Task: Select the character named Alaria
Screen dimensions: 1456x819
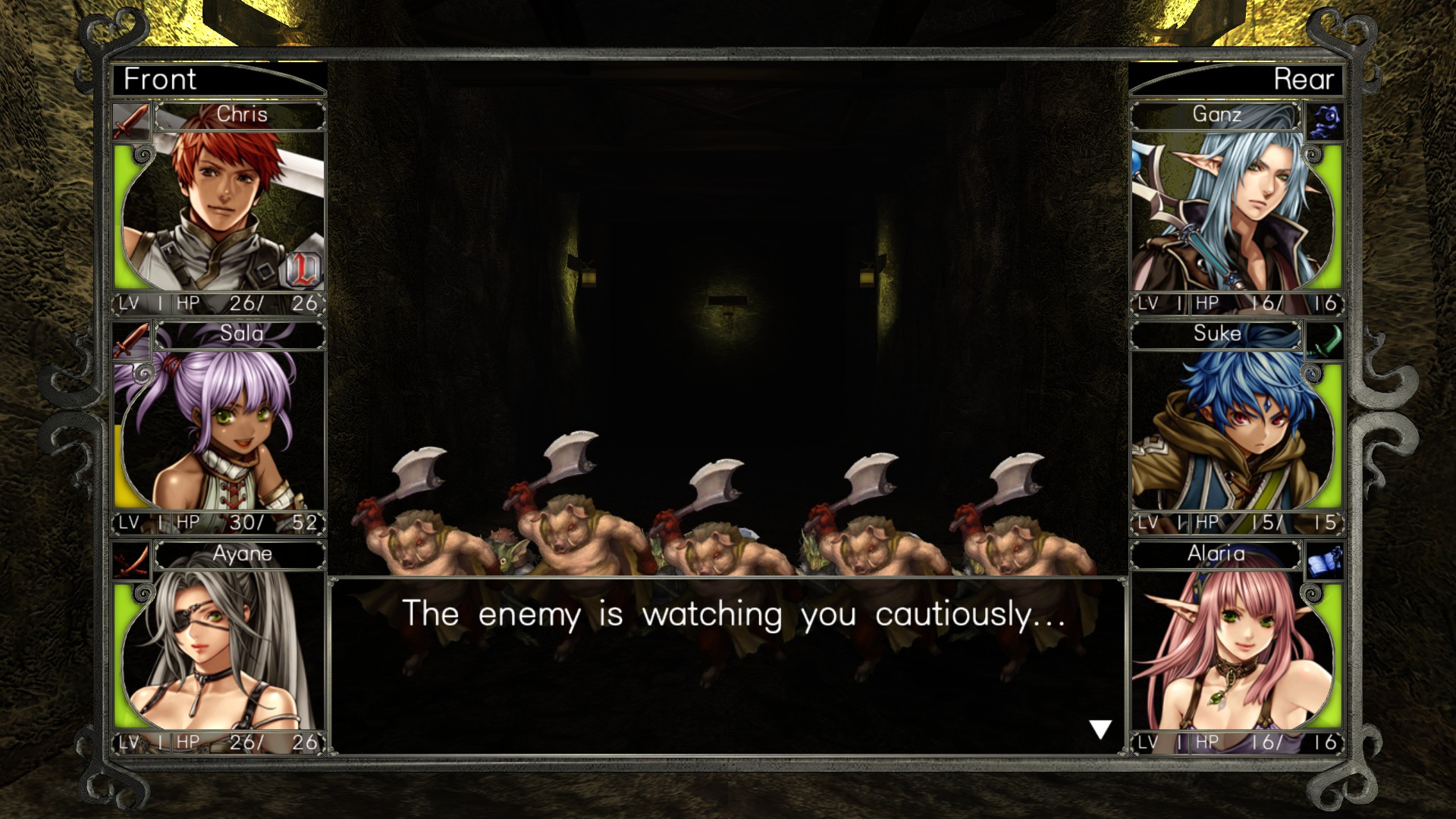Action: pos(1217,554)
